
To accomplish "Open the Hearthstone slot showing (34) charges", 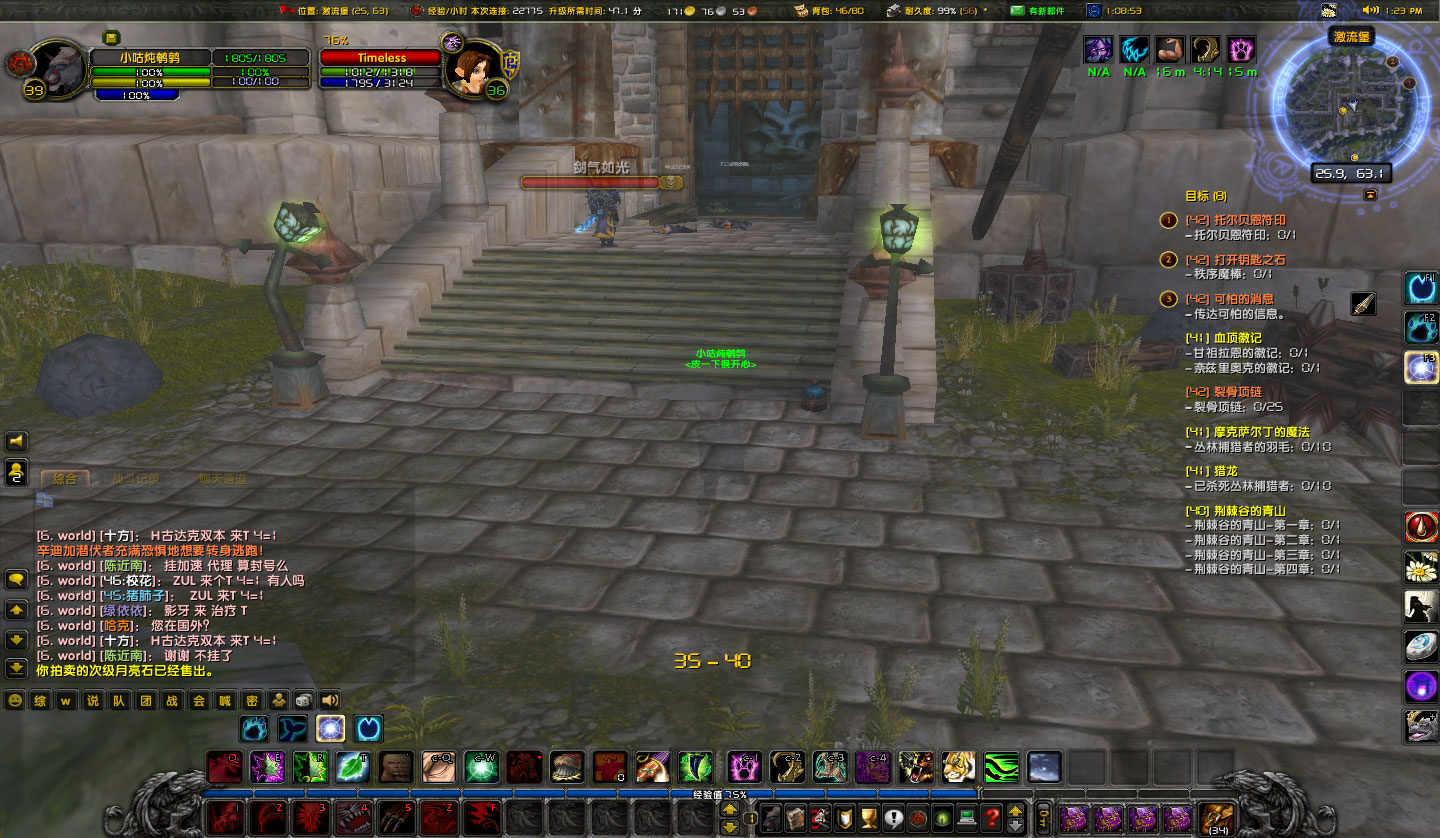I will tap(1216, 817).
